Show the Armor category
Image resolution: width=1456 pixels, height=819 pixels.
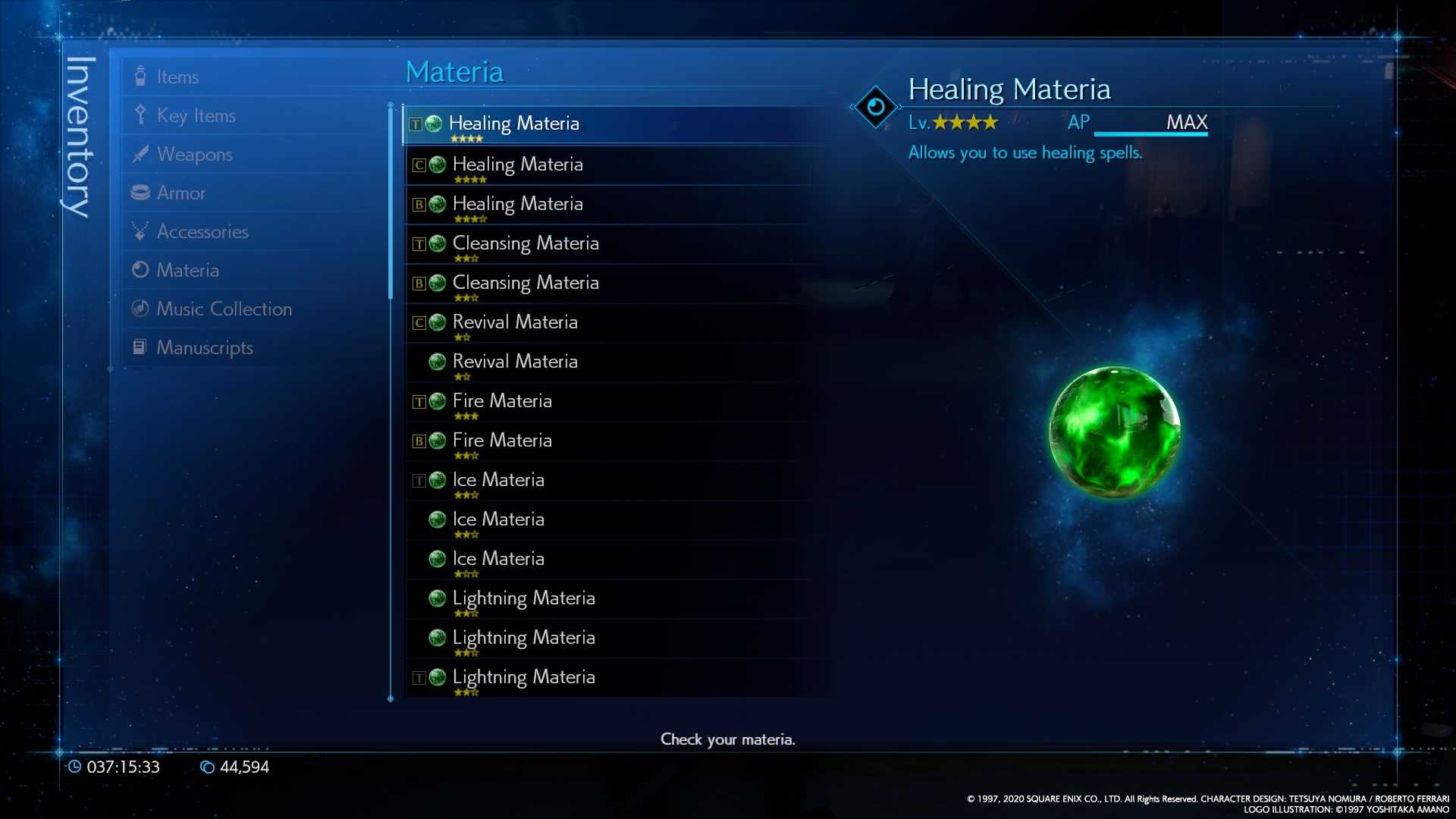point(180,193)
